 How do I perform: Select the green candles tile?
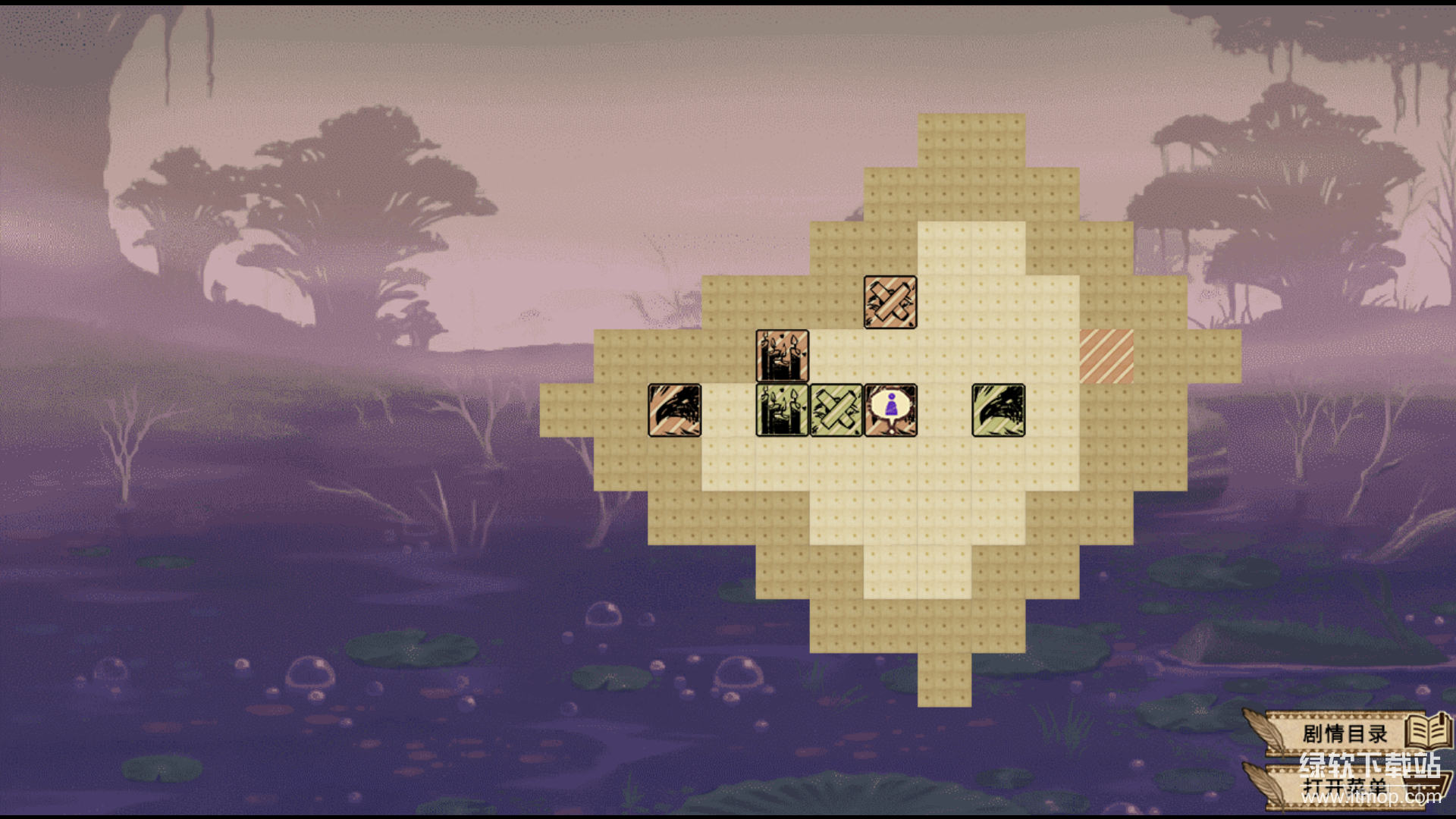point(782,412)
